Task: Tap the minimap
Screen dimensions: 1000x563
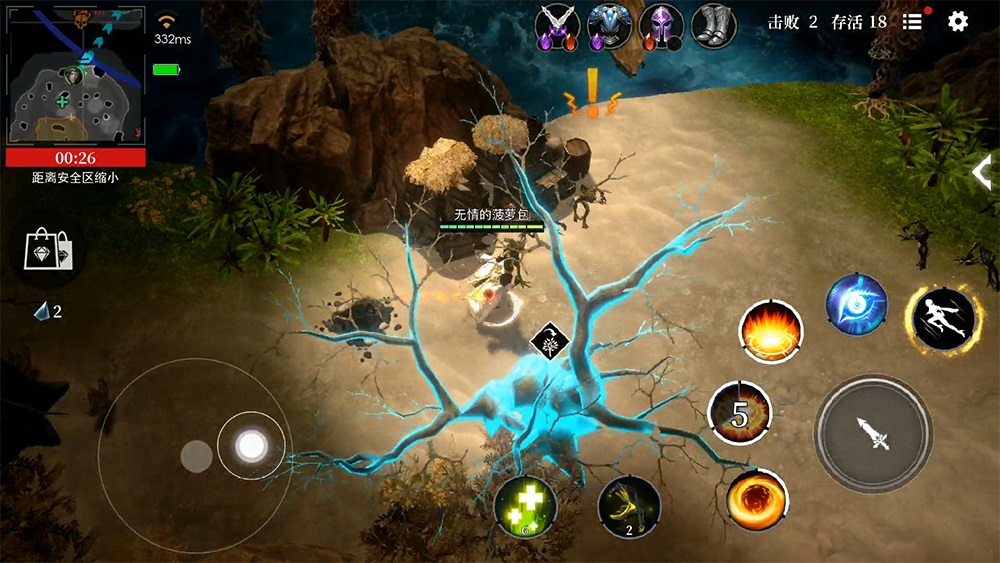Action: point(76,77)
